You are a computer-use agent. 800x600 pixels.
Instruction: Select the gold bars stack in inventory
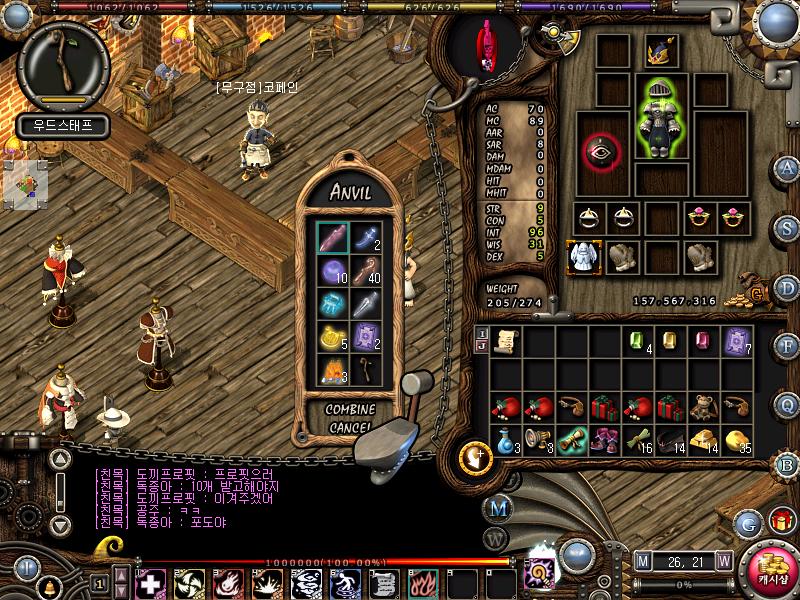tap(704, 439)
